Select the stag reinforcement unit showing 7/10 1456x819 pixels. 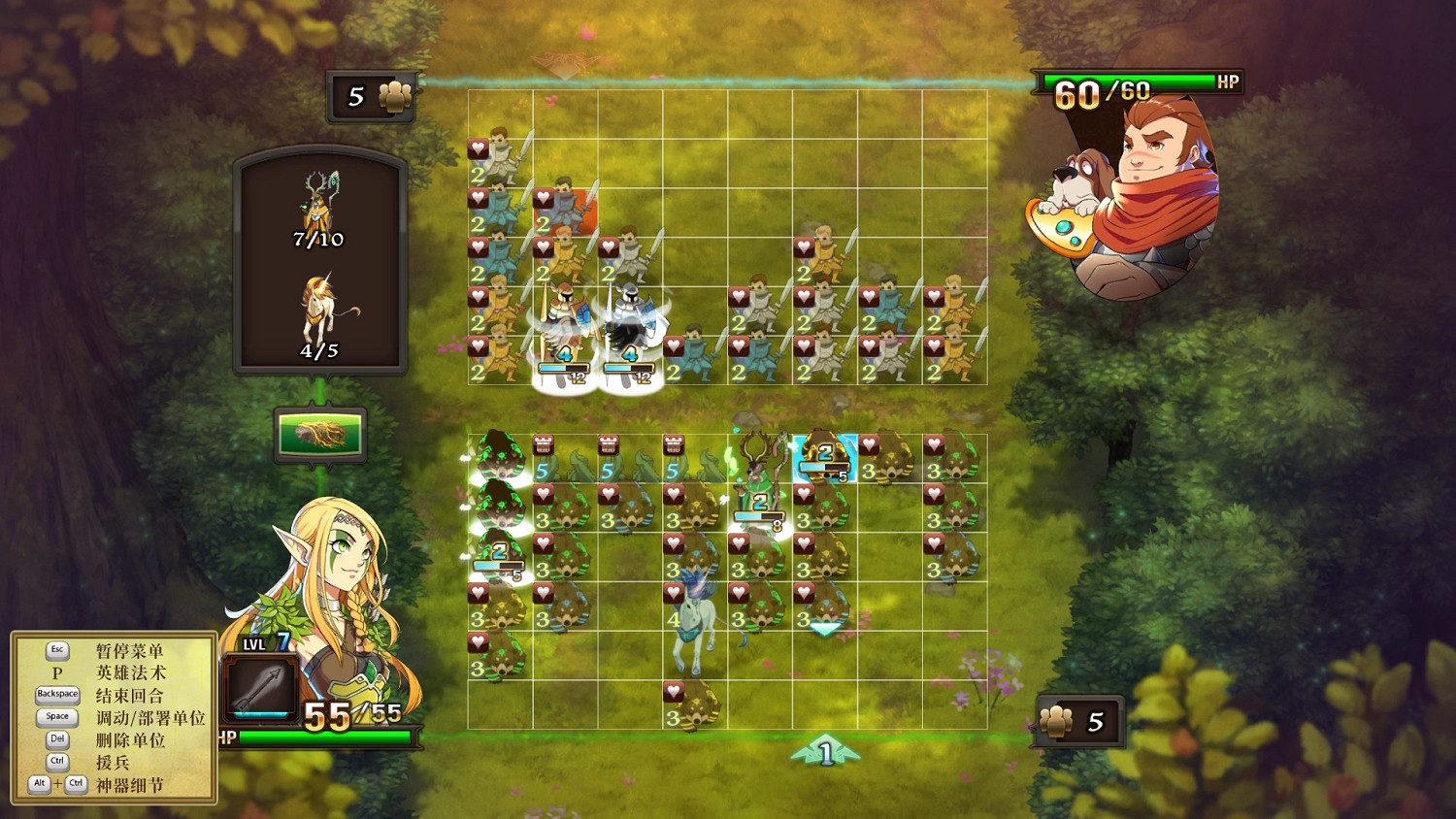[x=320, y=204]
